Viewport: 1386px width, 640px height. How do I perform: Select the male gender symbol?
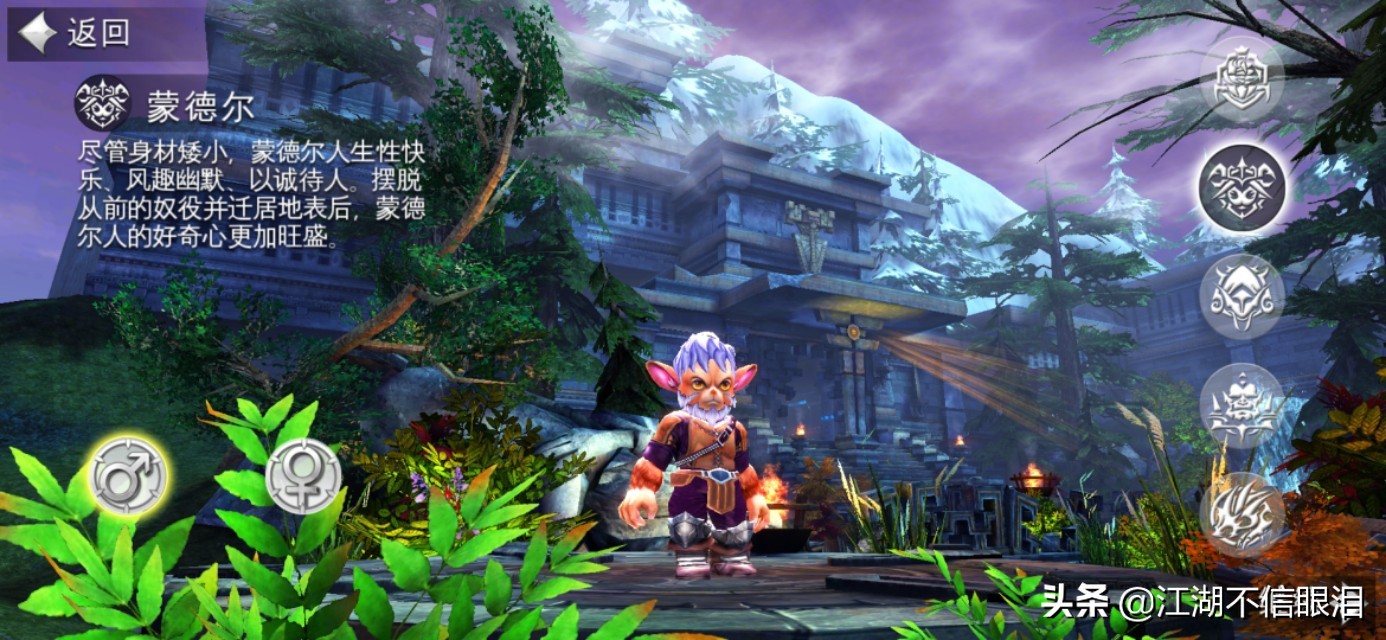[128, 475]
